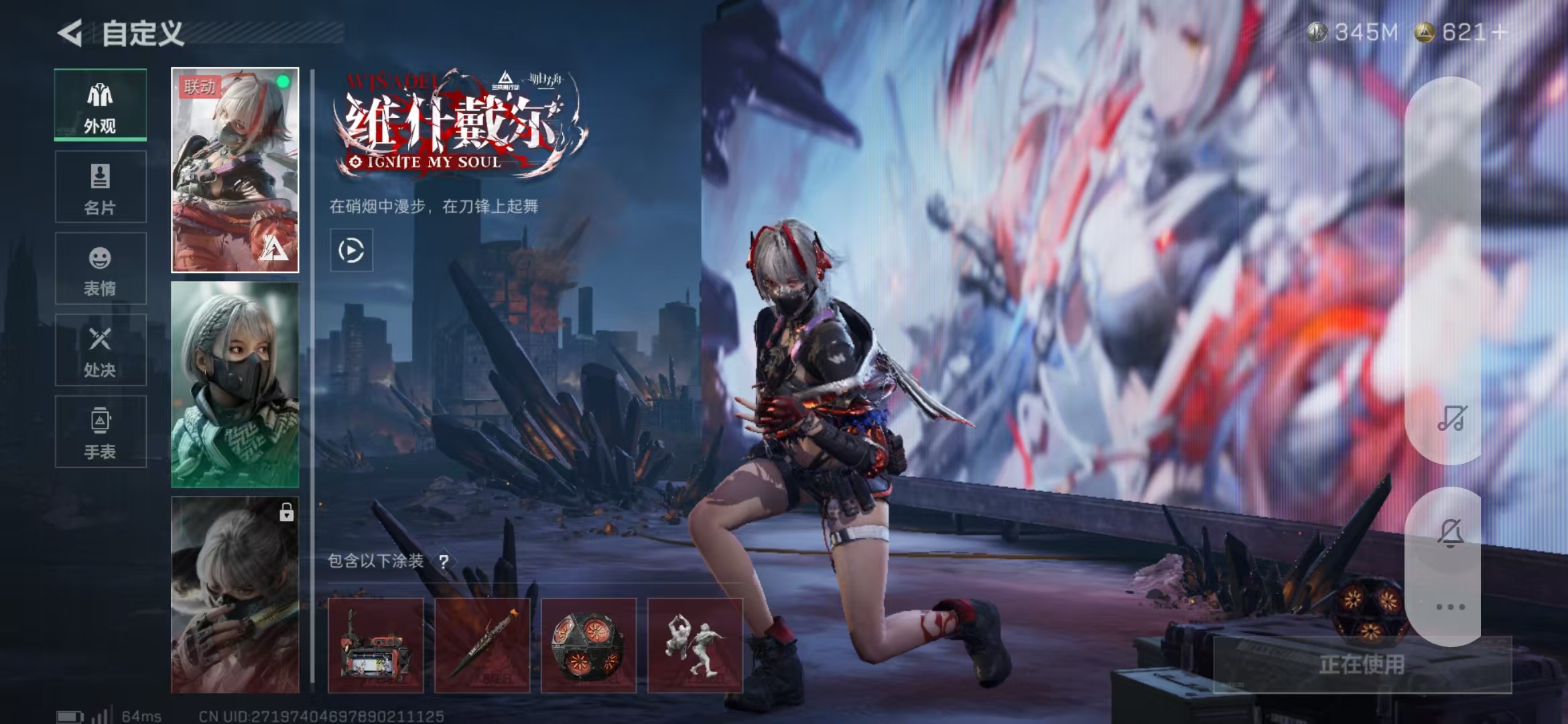Toggle the music mute icon
The width and height of the screenshot is (1568, 724).
pos(1451,418)
